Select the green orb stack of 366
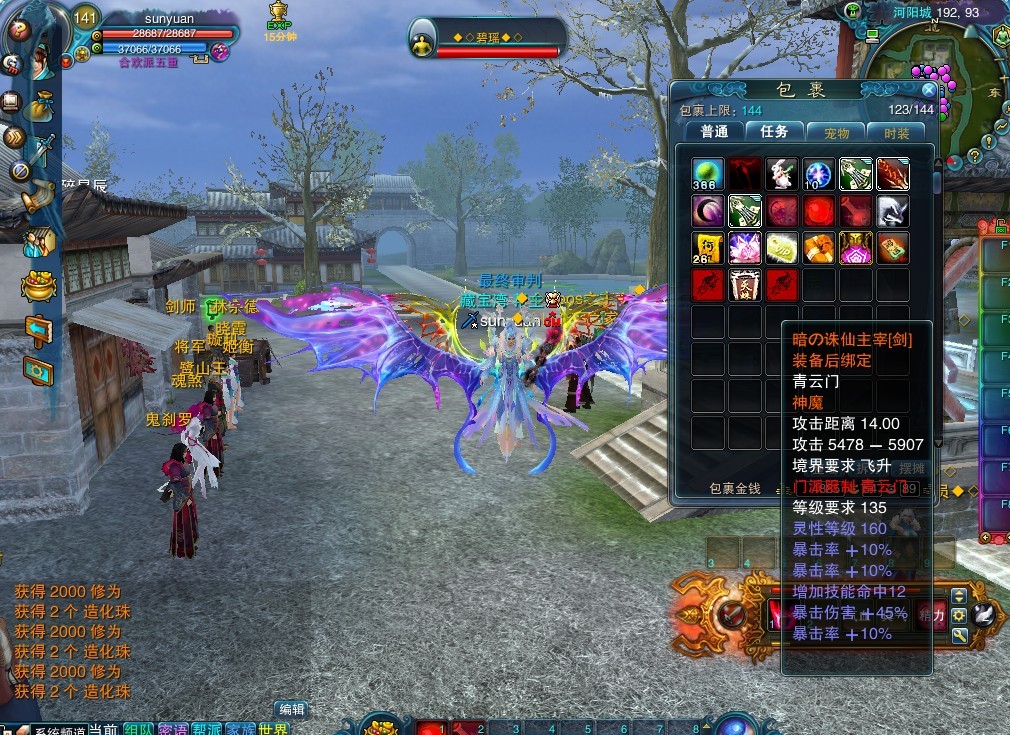Viewport: 1010px width, 735px height. click(707, 174)
